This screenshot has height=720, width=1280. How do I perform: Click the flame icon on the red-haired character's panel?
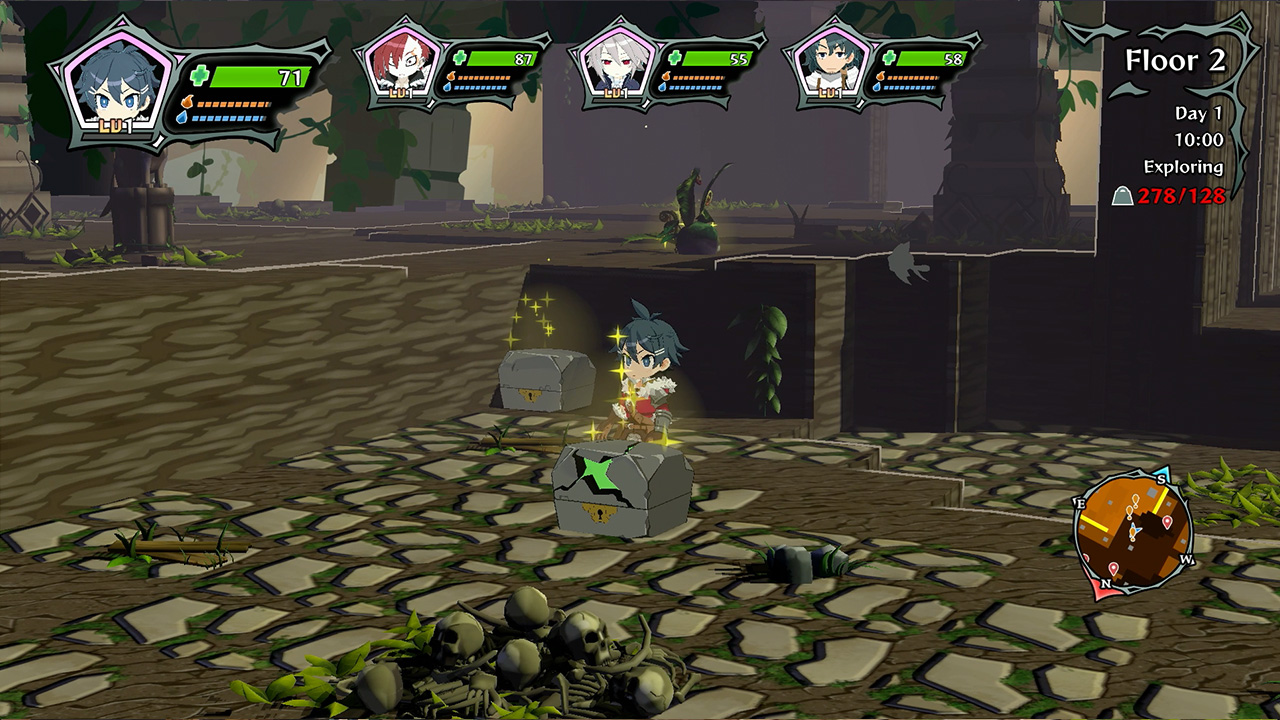(x=450, y=76)
